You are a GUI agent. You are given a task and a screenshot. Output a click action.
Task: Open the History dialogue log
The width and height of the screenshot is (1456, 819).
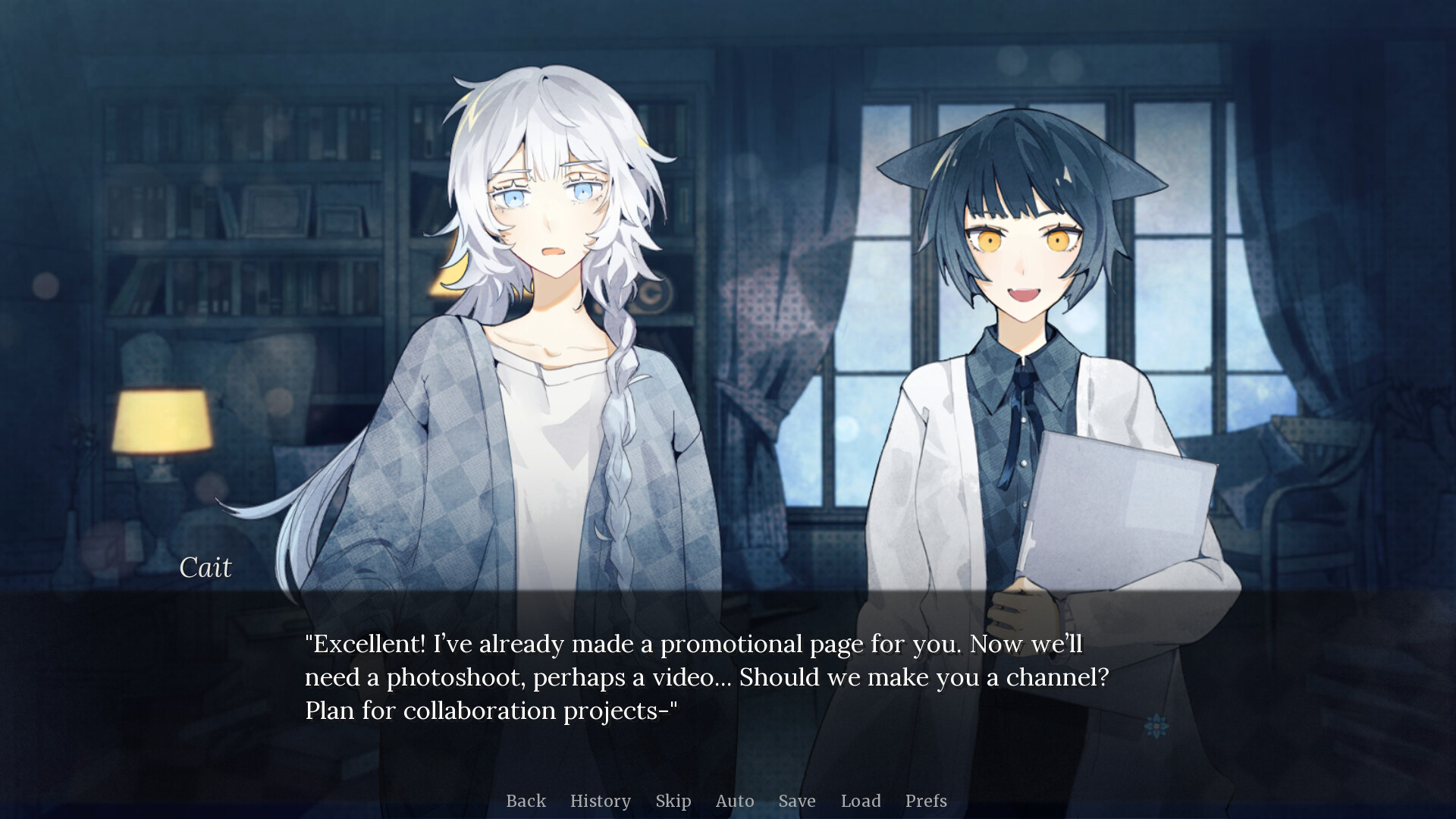click(600, 801)
